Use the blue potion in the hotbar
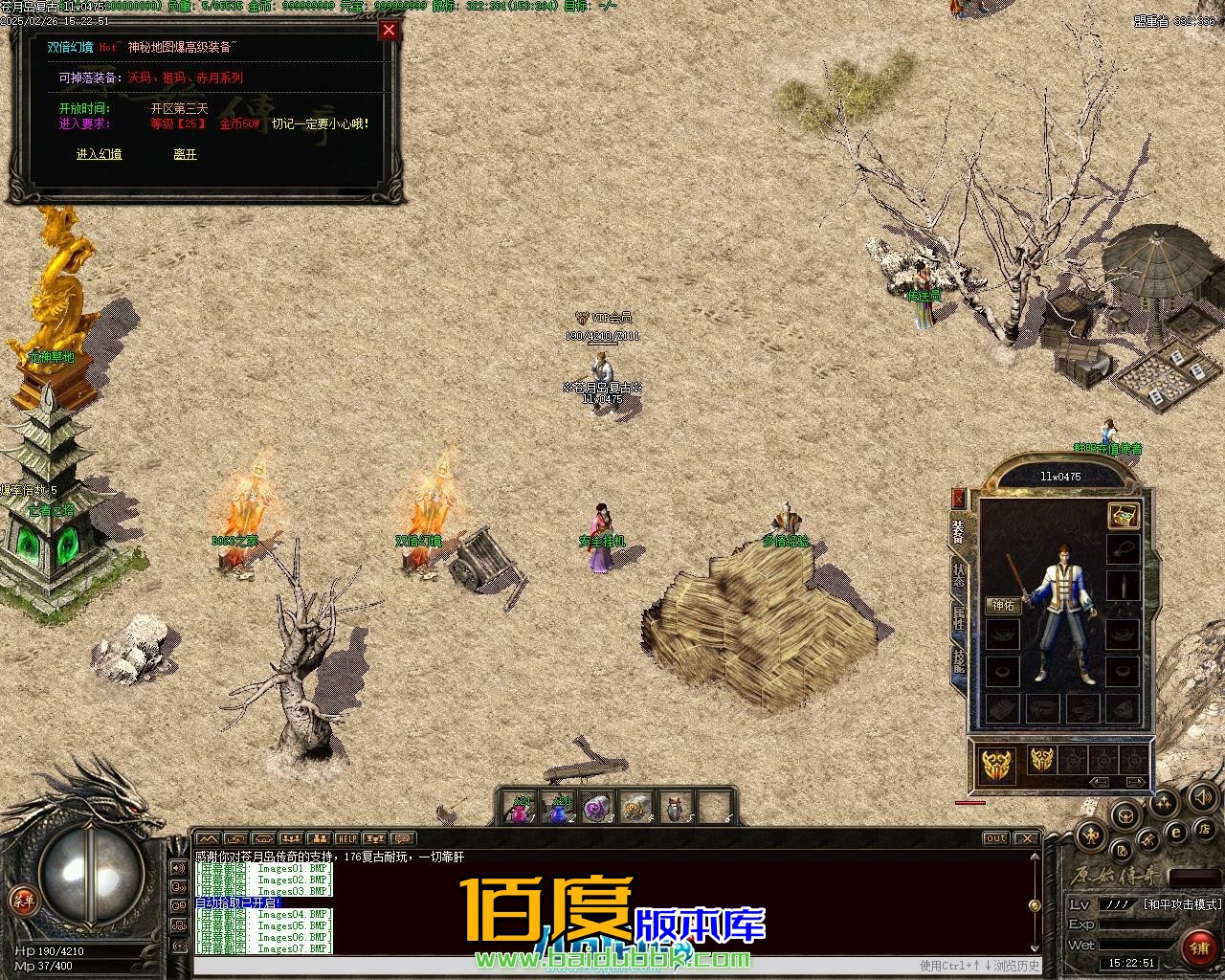 (x=559, y=810)
